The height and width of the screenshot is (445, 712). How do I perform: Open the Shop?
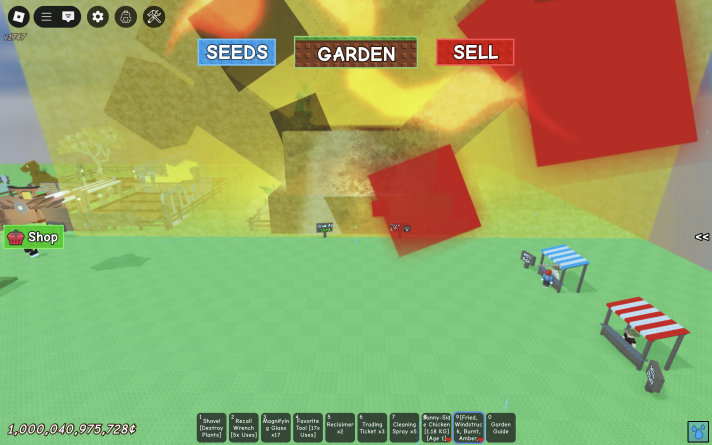point(34,237)
